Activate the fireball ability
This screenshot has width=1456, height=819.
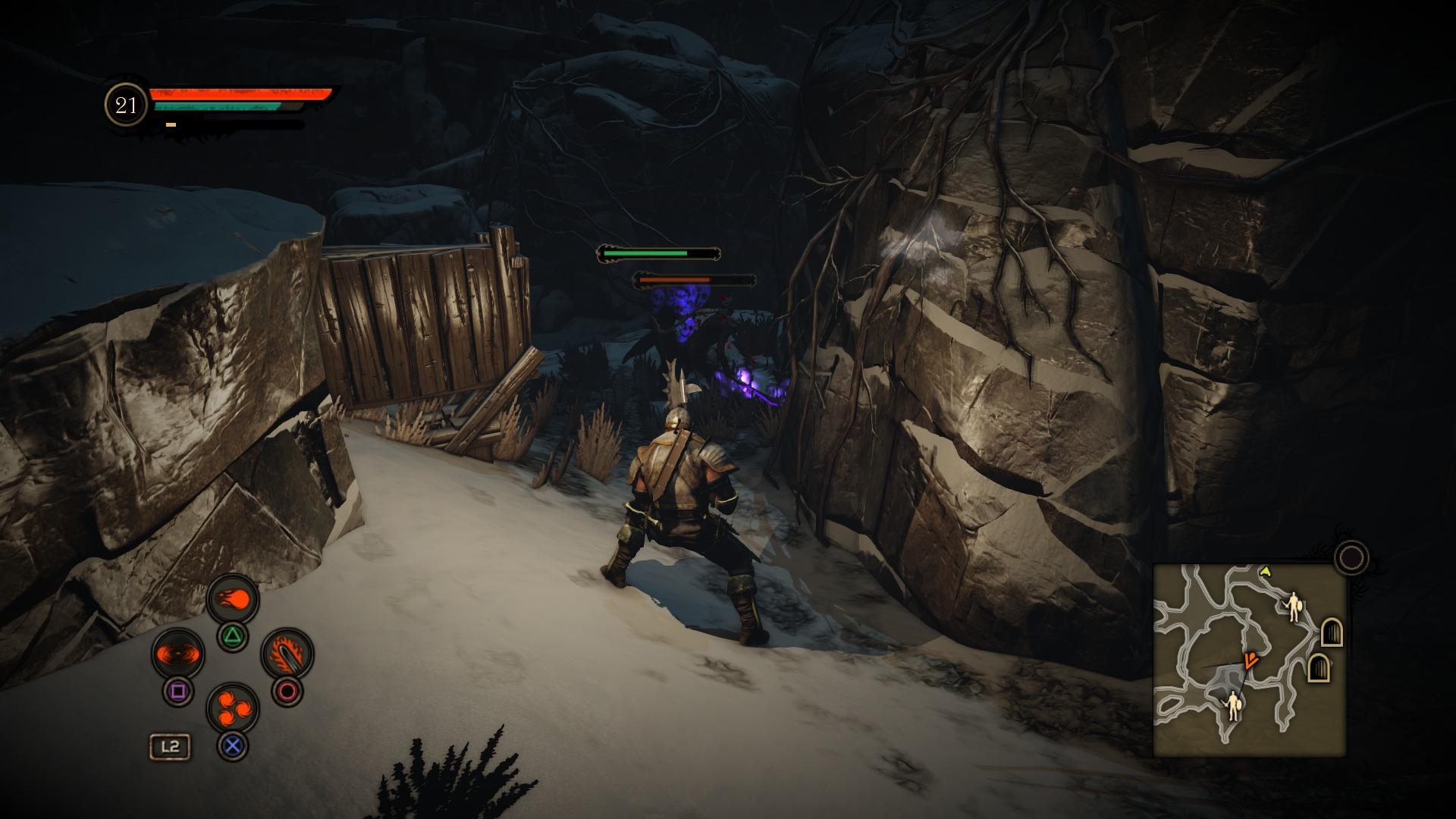pos(234,600)
